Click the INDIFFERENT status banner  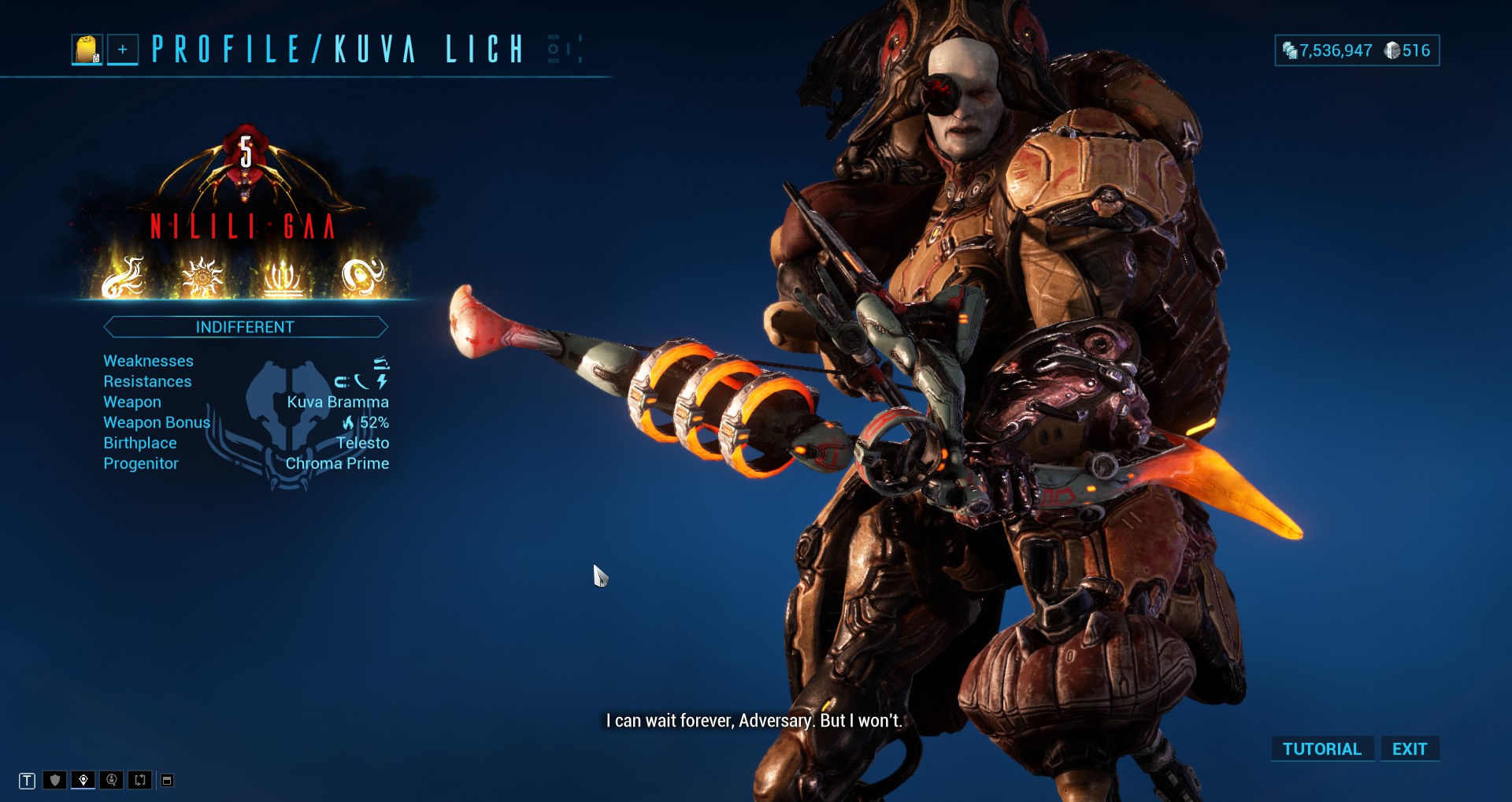[245, 327]
